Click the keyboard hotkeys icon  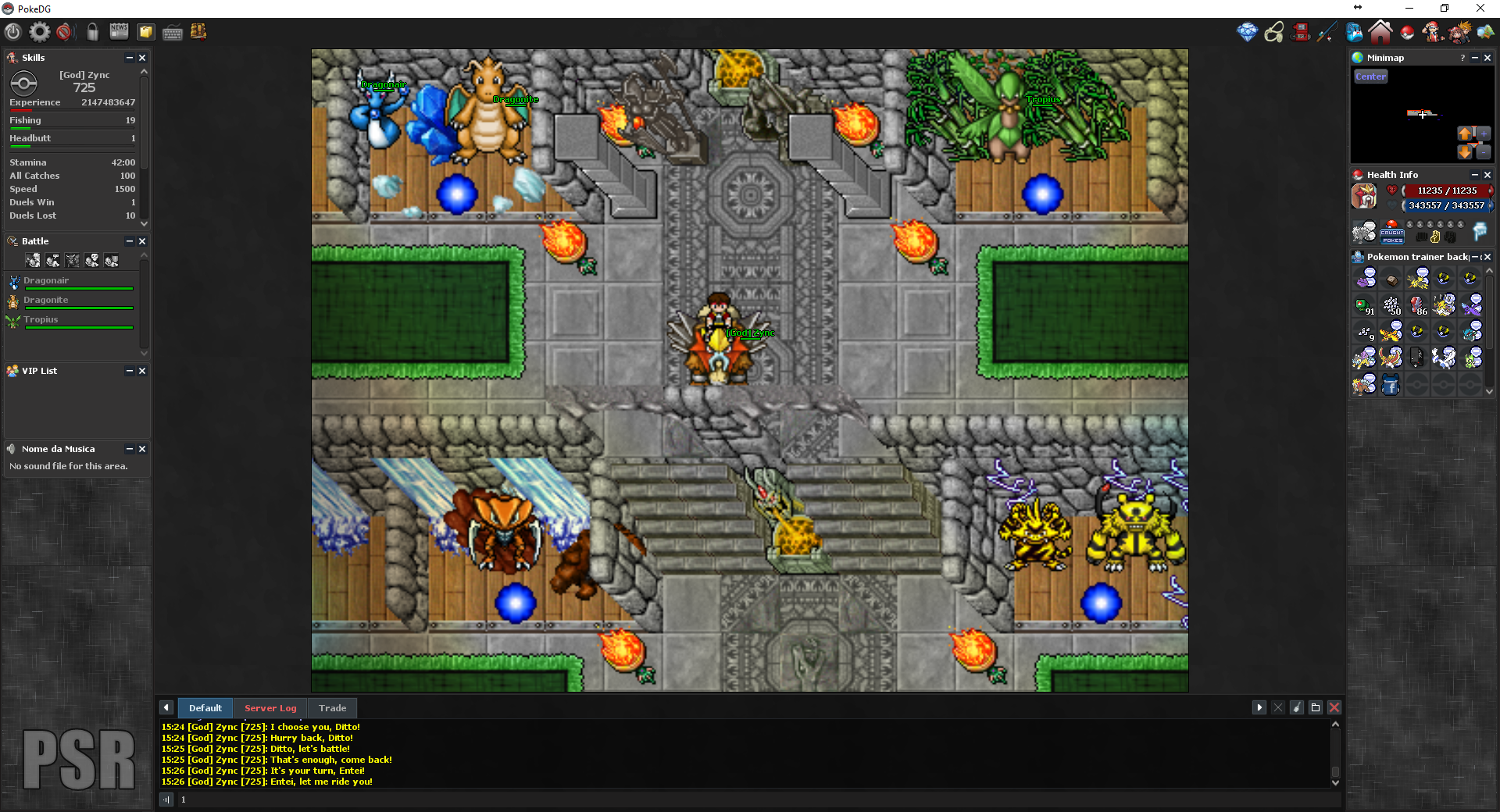pos(173,32)
